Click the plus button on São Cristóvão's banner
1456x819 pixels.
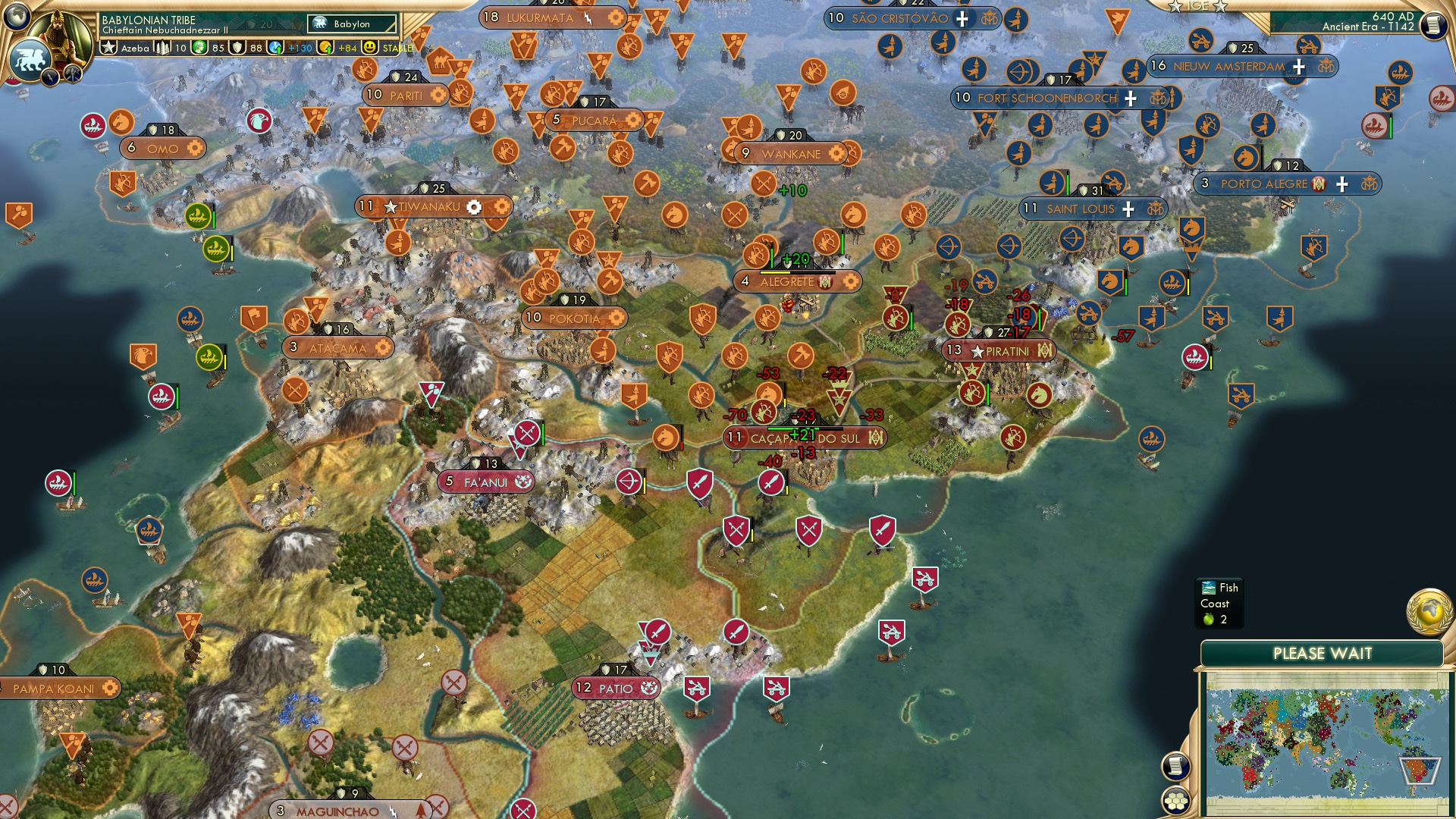pyautogui.click(x=962, y=18)
